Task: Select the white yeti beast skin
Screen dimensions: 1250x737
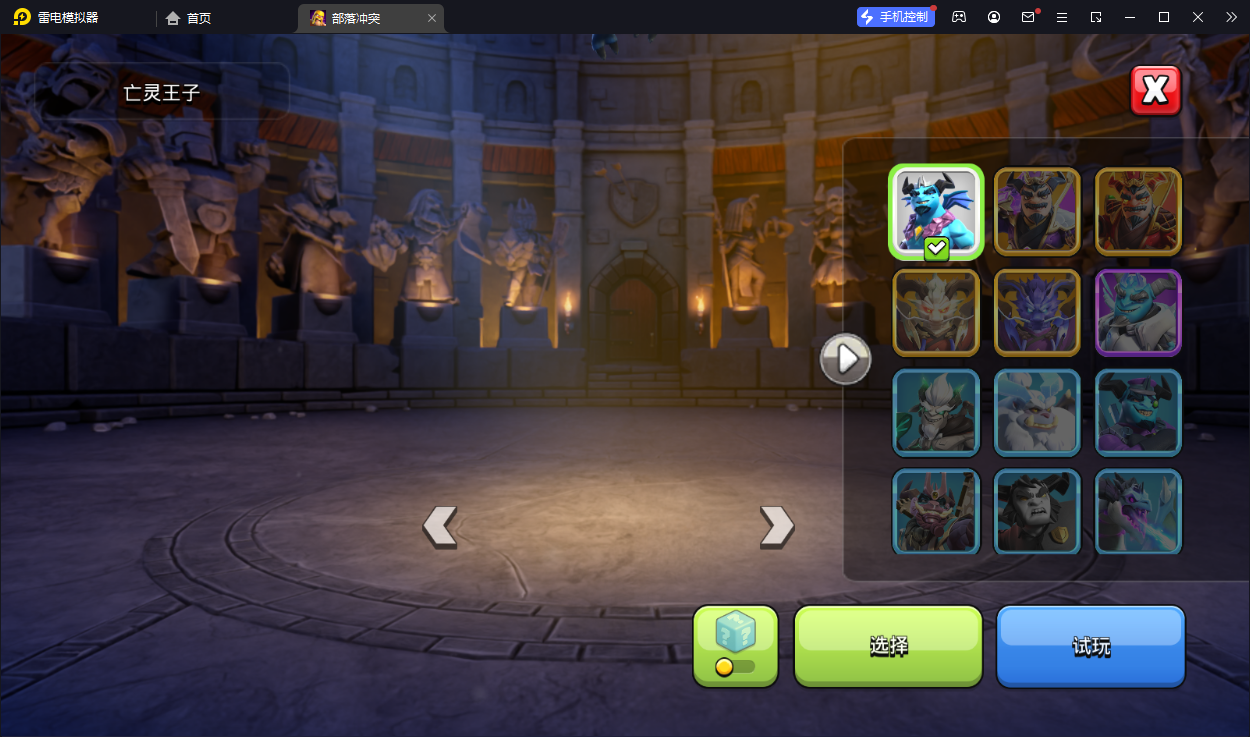Action: [x=1037, y=412]
